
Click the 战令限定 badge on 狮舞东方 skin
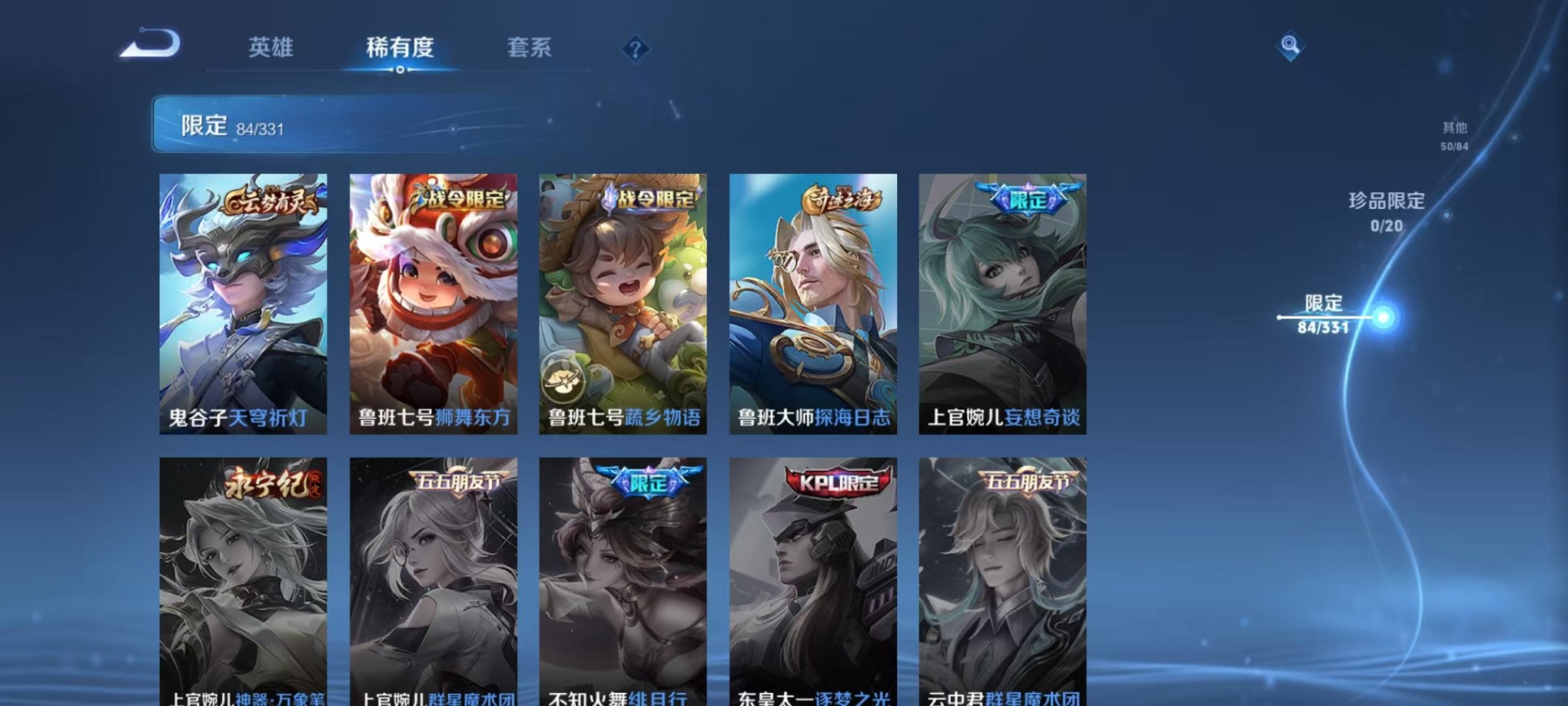463,198
